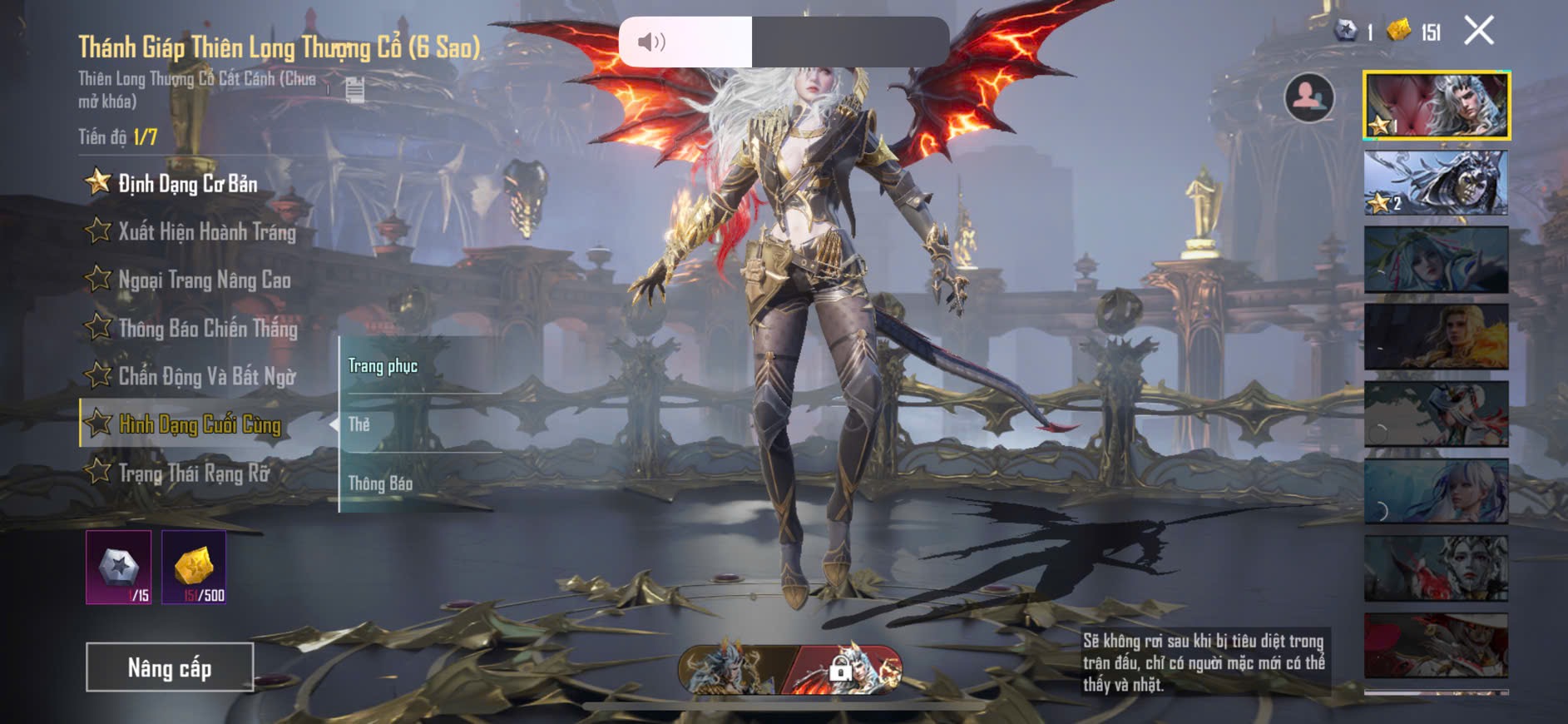
Task: Choose the Chấn Động Và Bất Ngờ level
Action: pyautogui.click(x=206, y=376)
